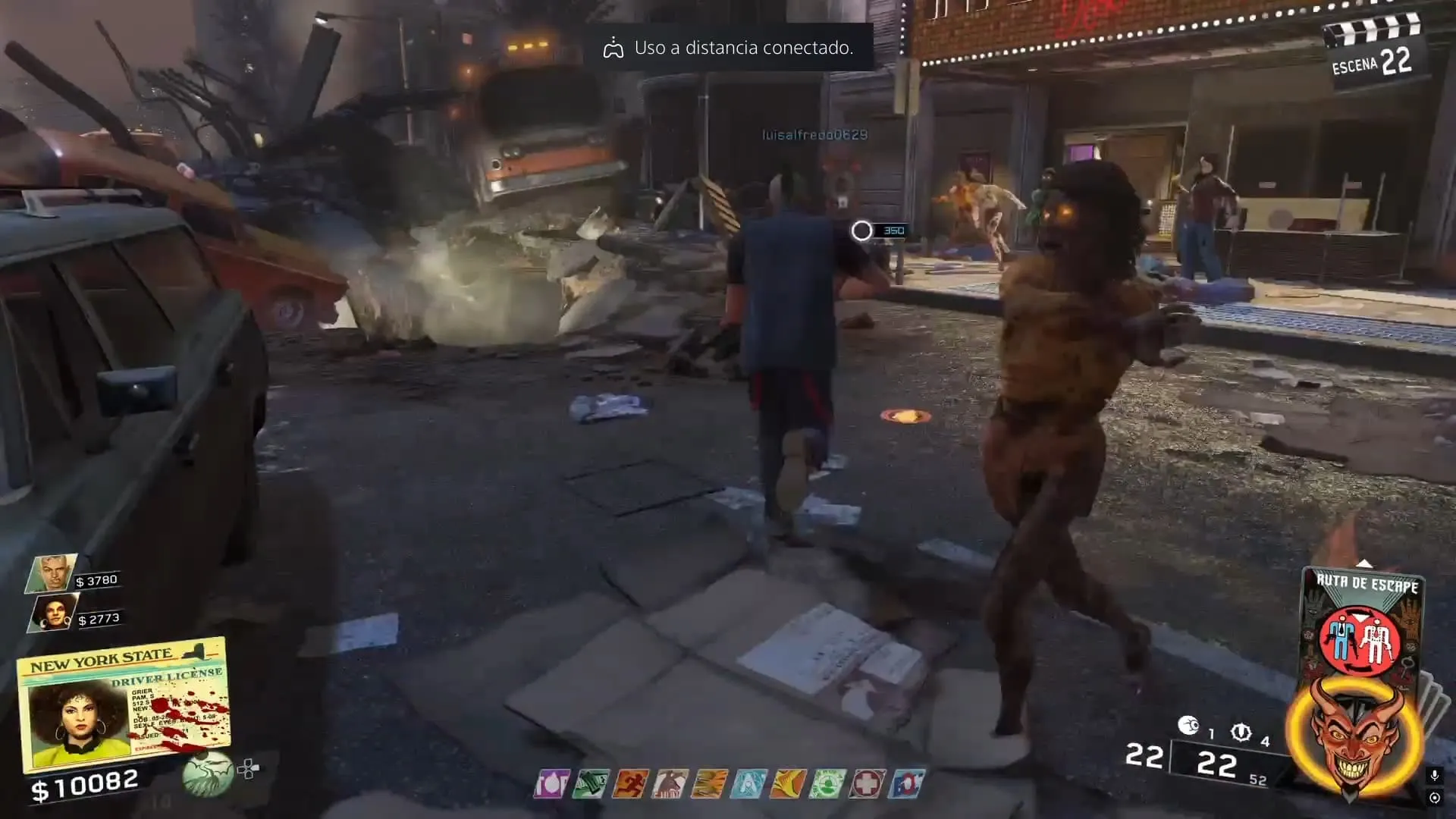Click the circular target overlay button
1456x819 pixels.
(1434, 798)
